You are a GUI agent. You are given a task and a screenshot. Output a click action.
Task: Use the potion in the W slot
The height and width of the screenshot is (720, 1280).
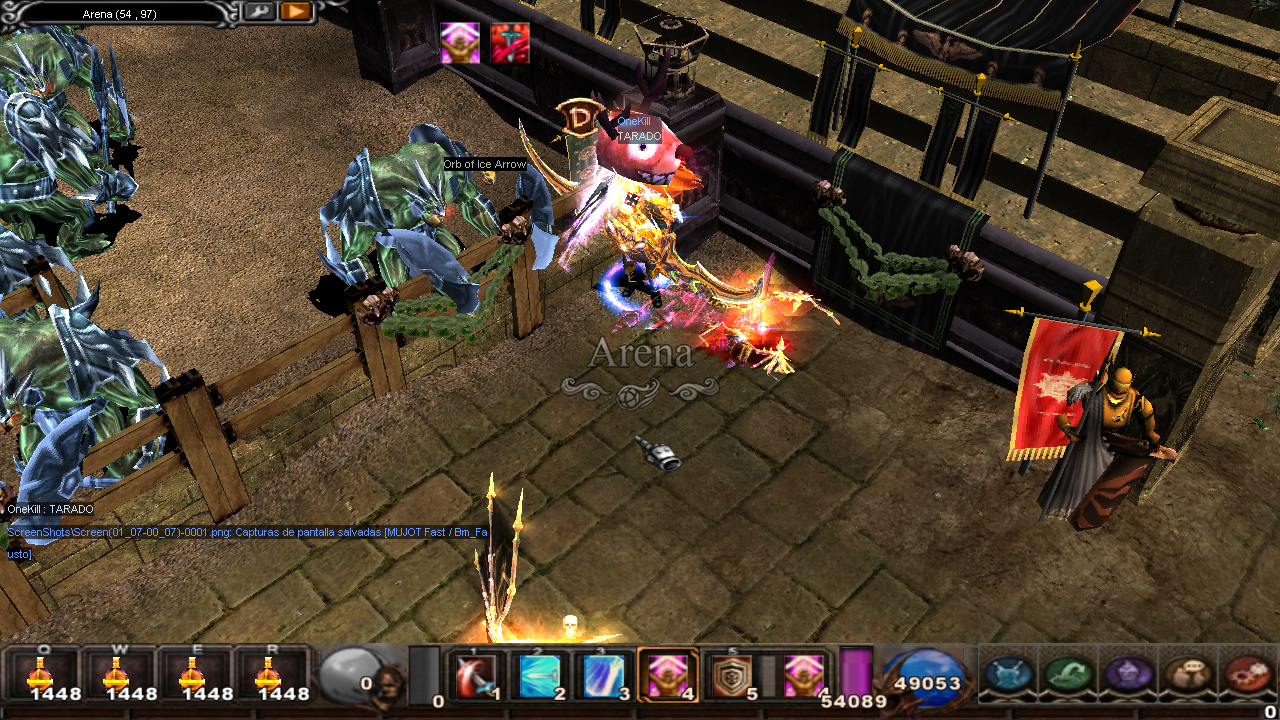[118, 674]
